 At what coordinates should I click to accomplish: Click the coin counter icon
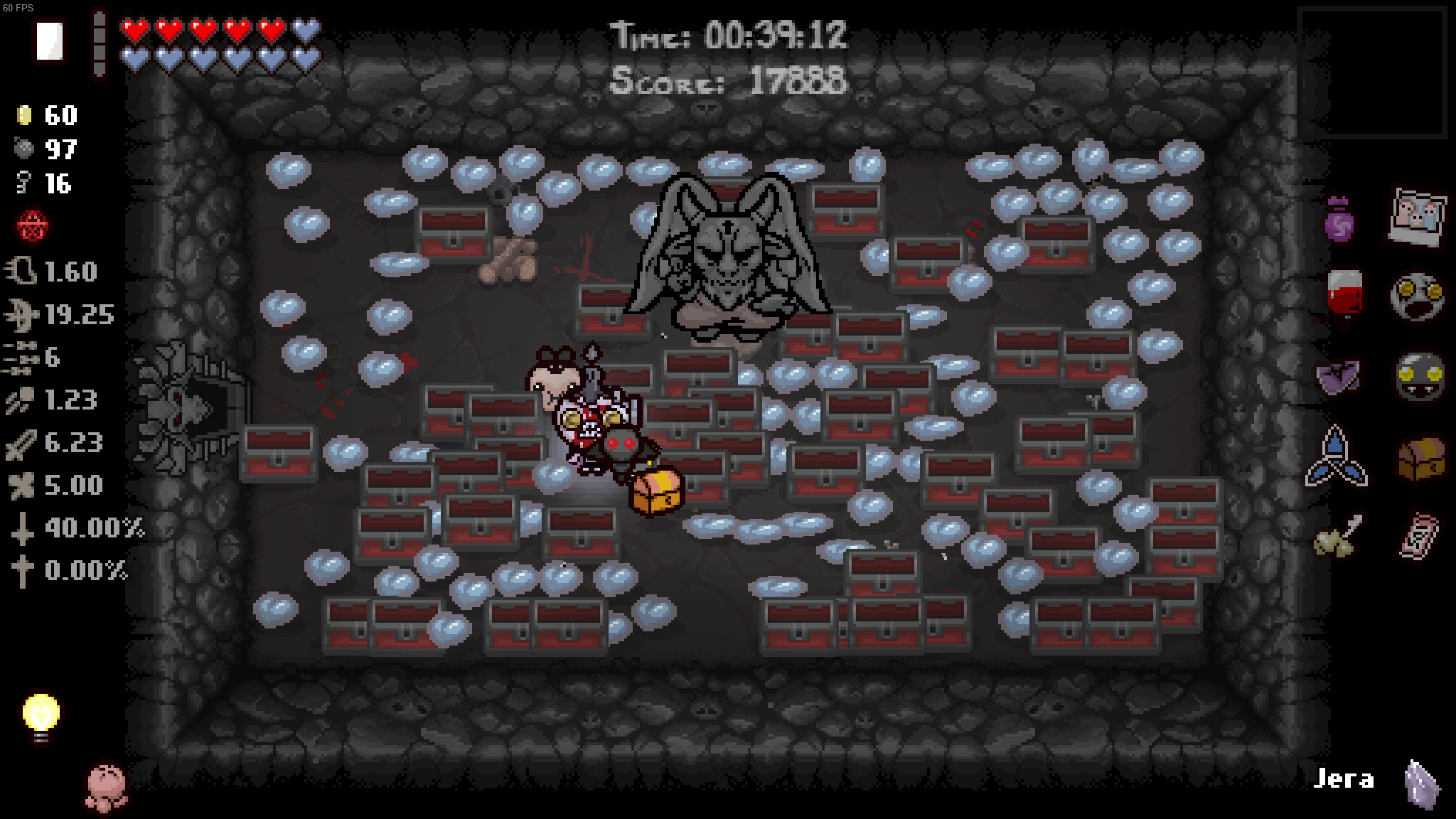(25, 115)
